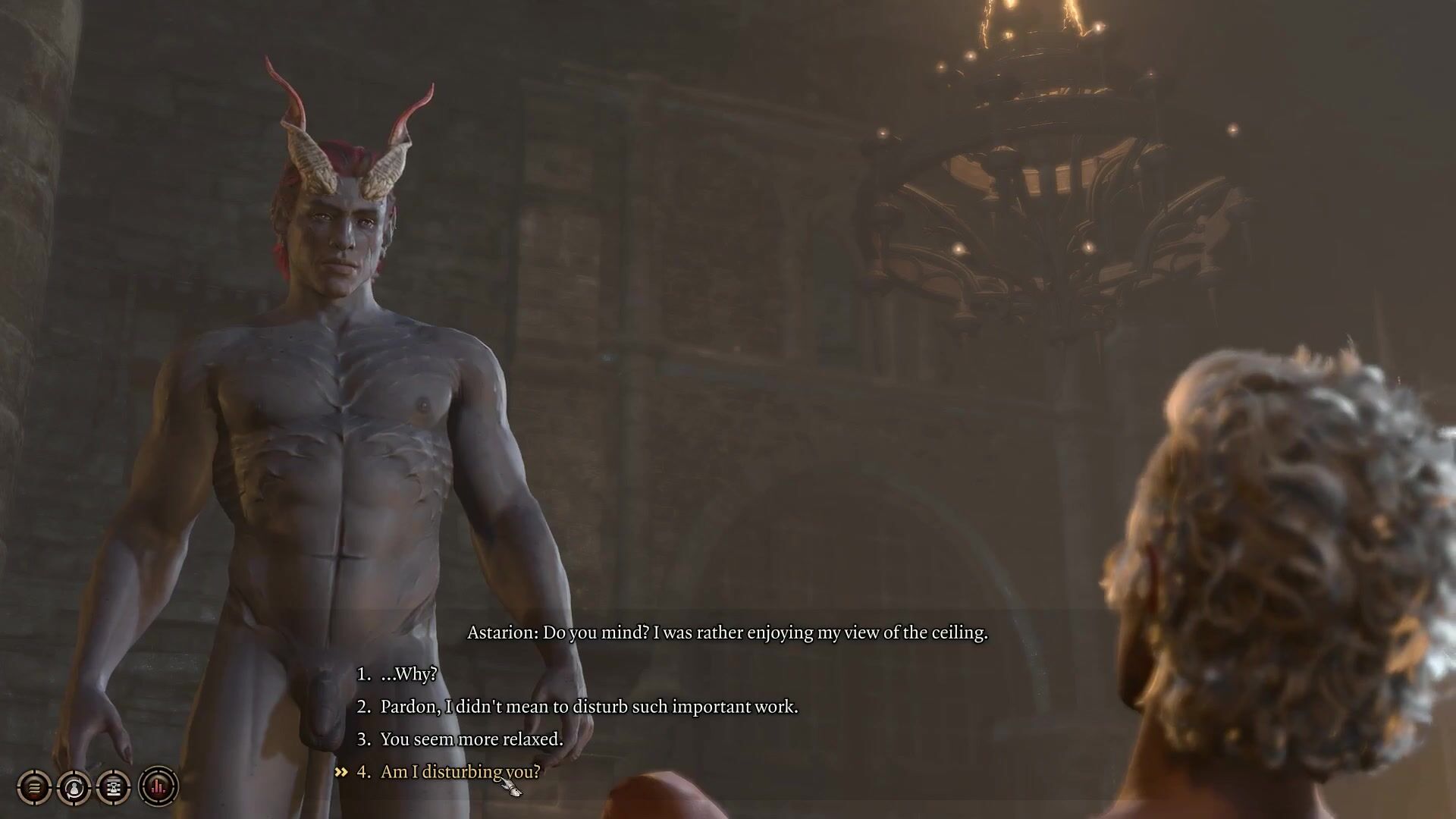Image resolution: width=1456 pixels, height=819 pixels.
Task: Choose the "...Why?" reply
Action: pos(409,674)
